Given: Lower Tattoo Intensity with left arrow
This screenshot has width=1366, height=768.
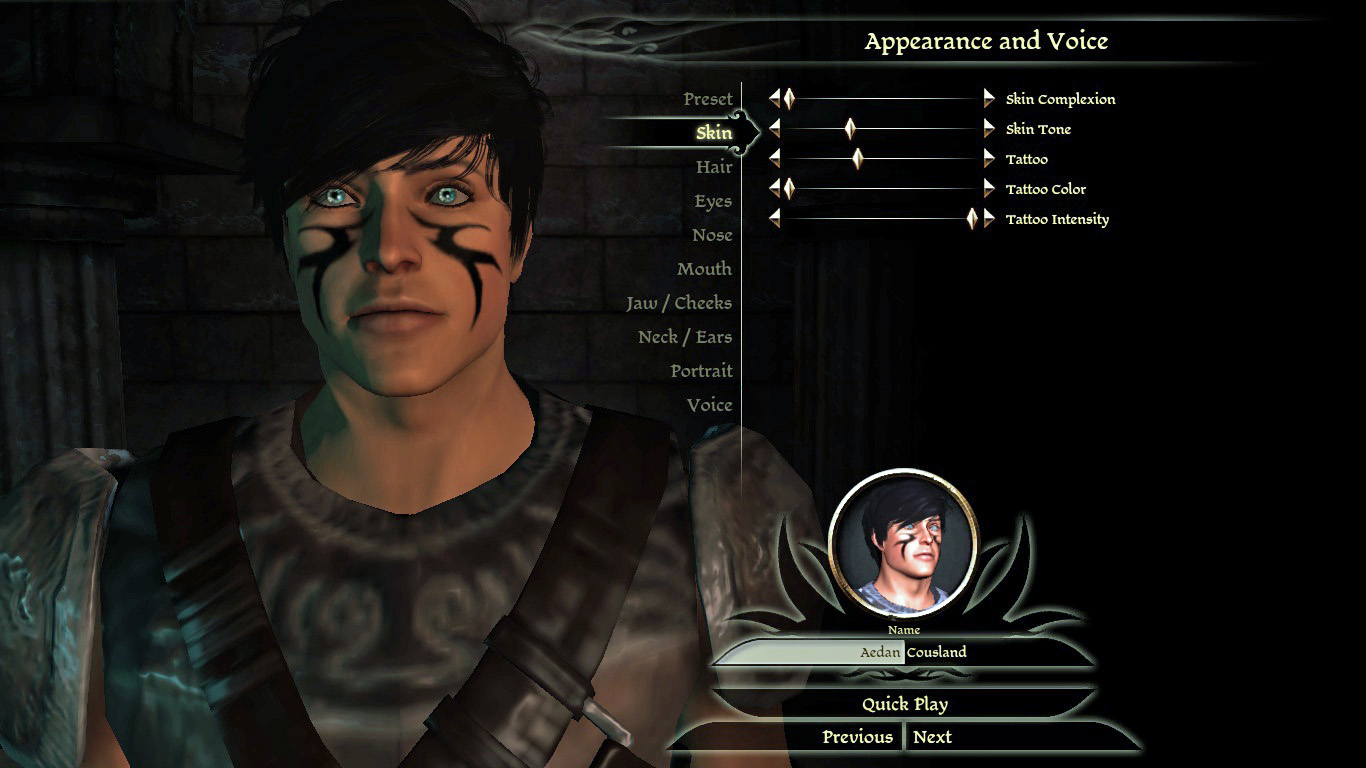Looking at the screenshot, I should [x=774, y=218].
